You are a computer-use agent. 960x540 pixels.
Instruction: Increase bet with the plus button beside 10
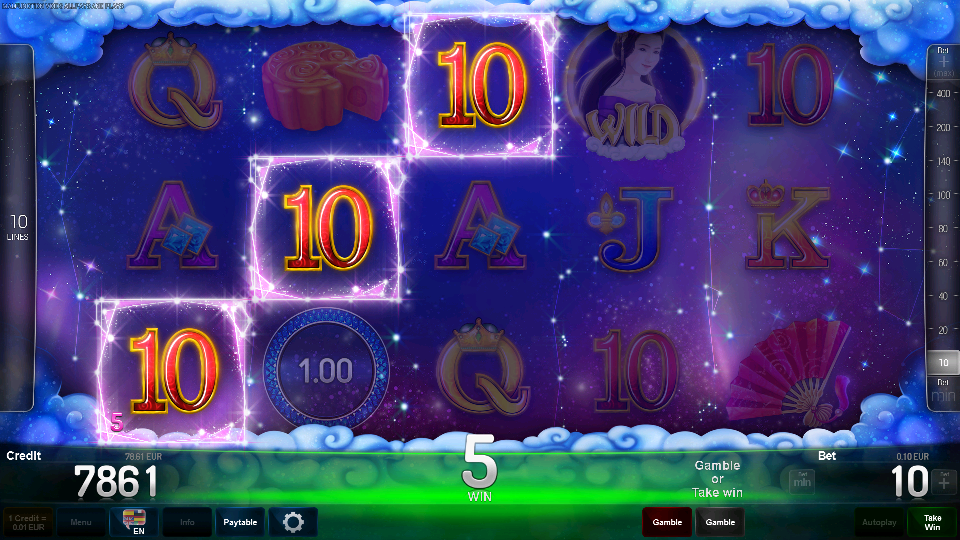[944, 482]
